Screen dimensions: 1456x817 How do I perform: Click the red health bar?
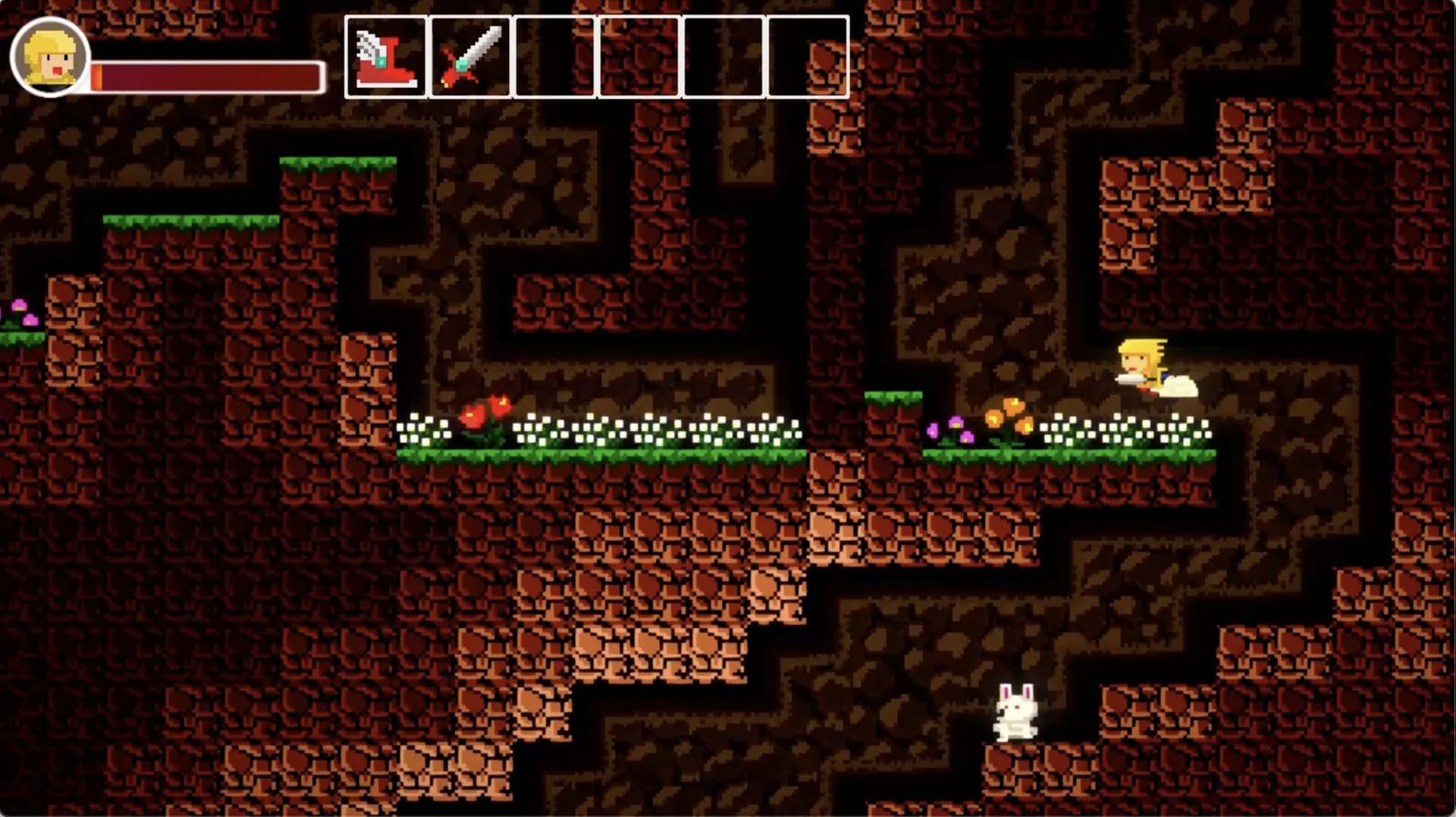point(205,74)
